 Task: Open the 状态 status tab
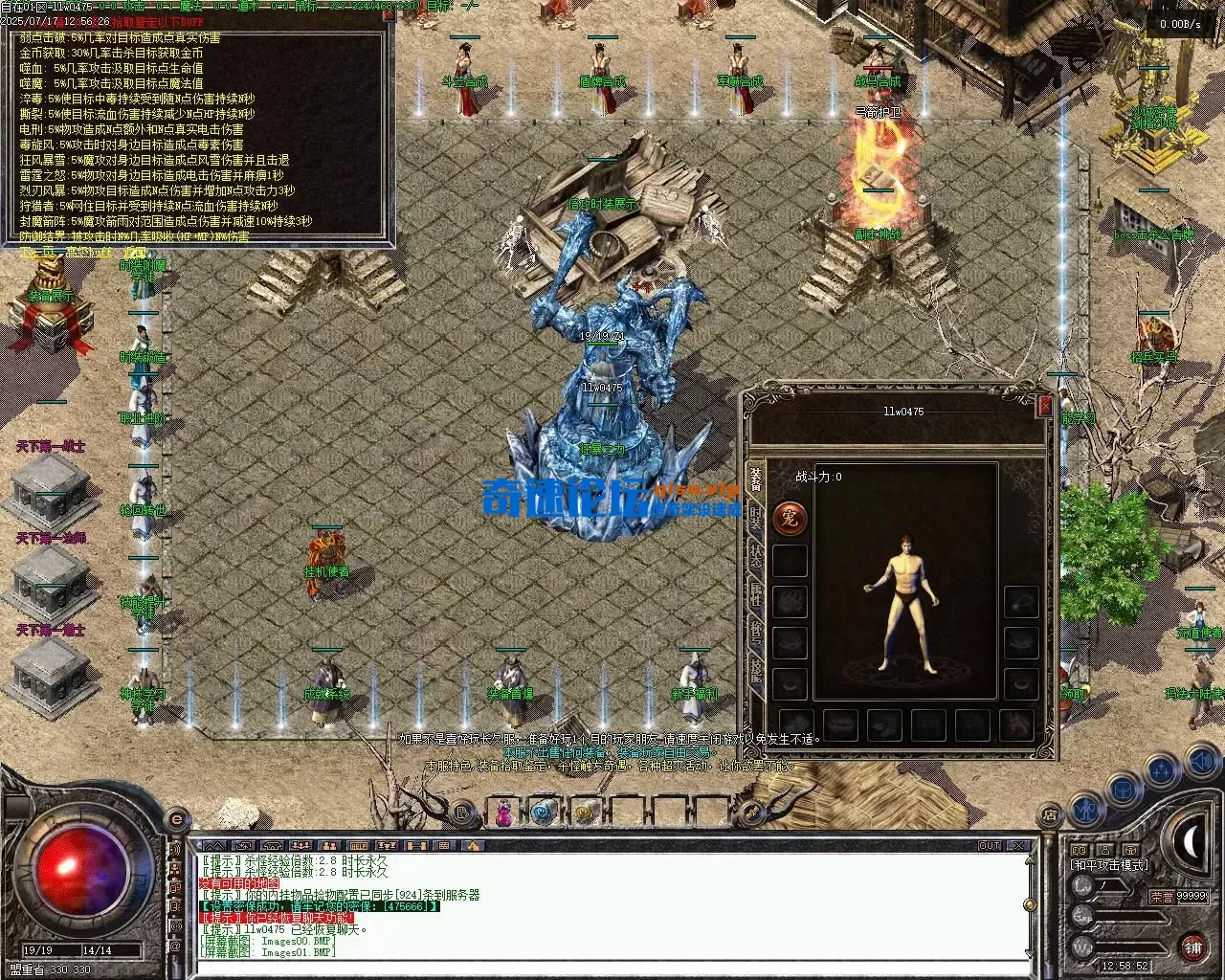[x=755, y=558]
